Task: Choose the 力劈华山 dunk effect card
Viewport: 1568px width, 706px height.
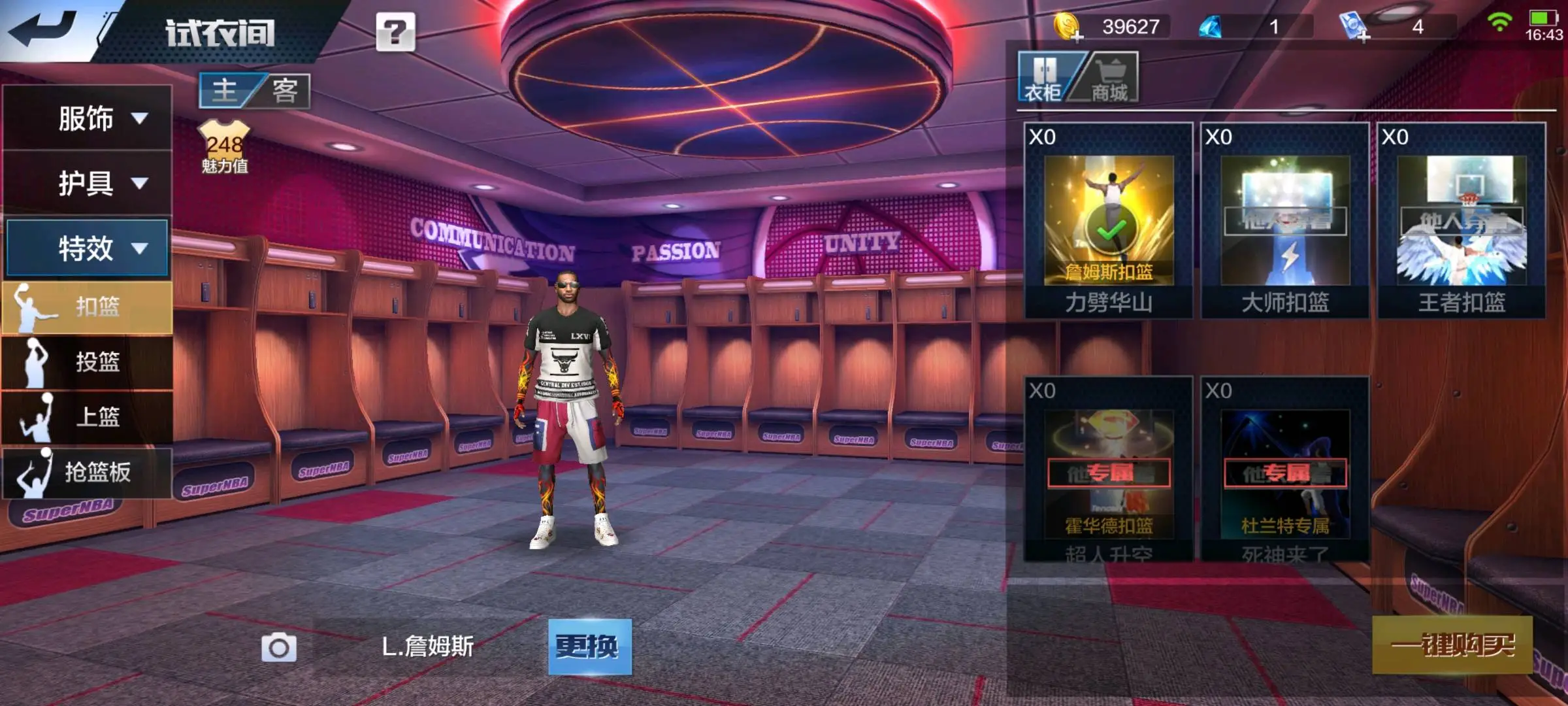Action: (x=1108, y=221)
